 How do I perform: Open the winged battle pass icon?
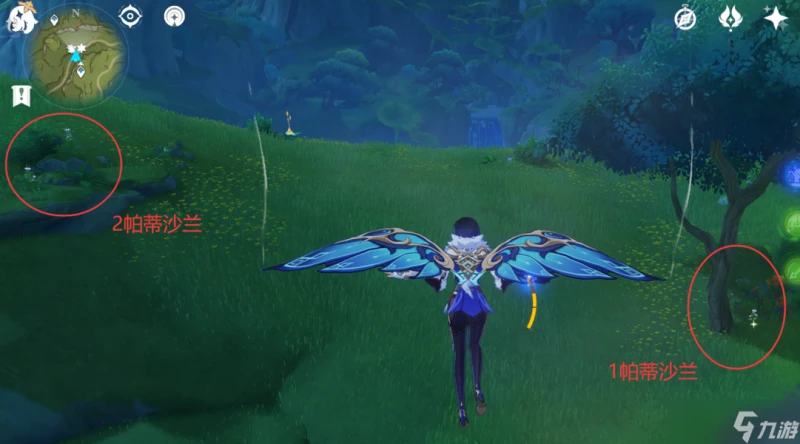[x=731, y=17]
